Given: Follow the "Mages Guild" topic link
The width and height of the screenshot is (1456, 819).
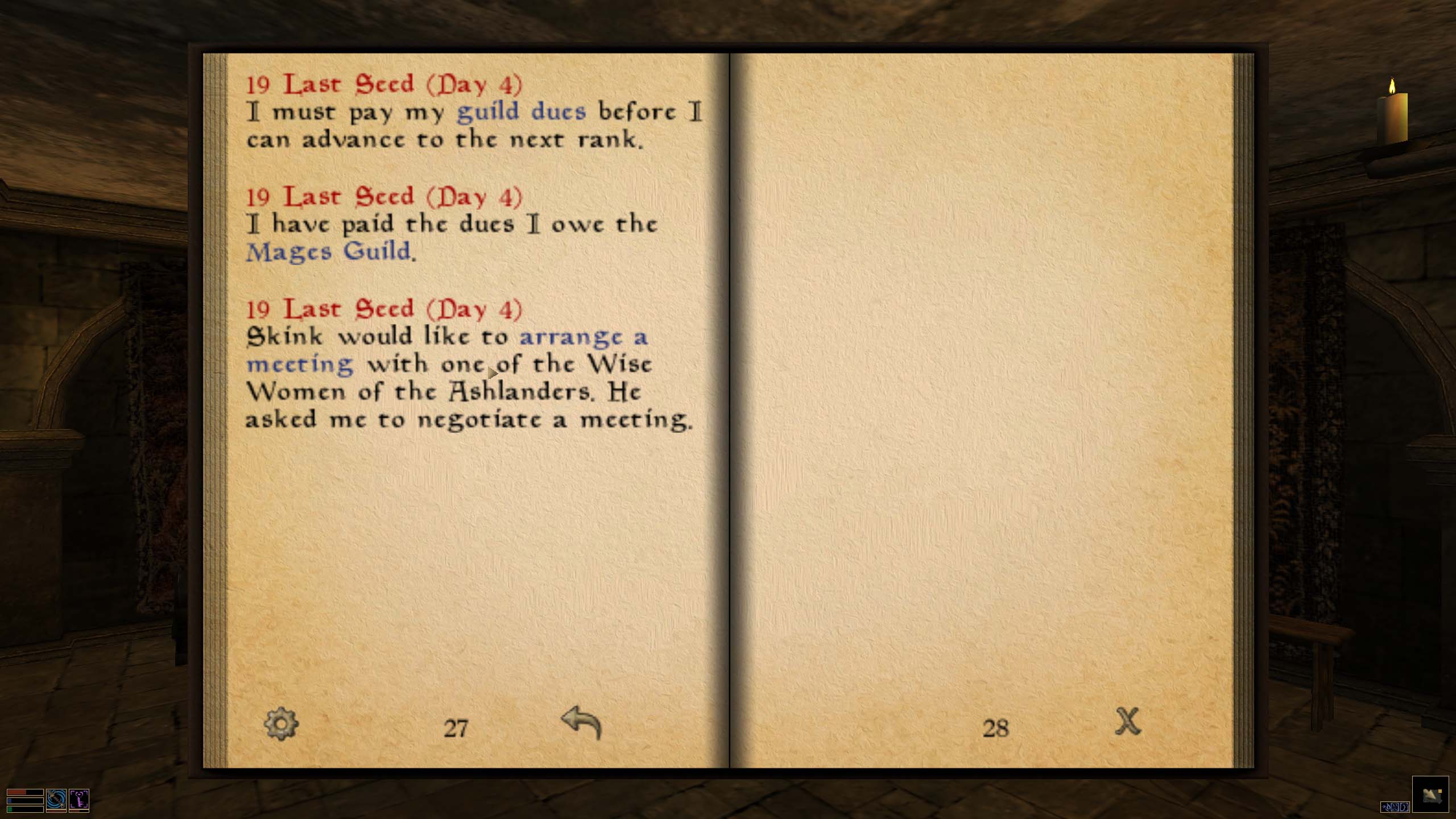Looking at the screenshot, I should click(x=328, y=251).
